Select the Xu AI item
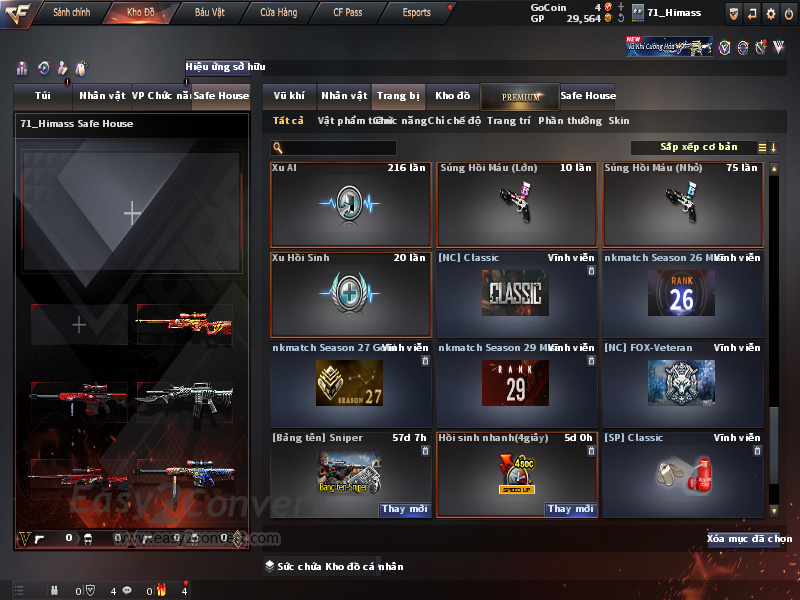Viewport: 800px width, 600px height. 350,205
